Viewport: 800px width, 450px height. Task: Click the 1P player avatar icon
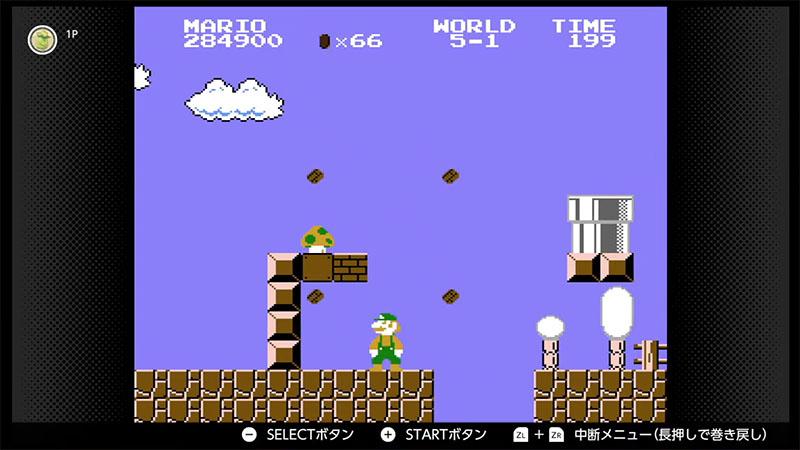42,39
